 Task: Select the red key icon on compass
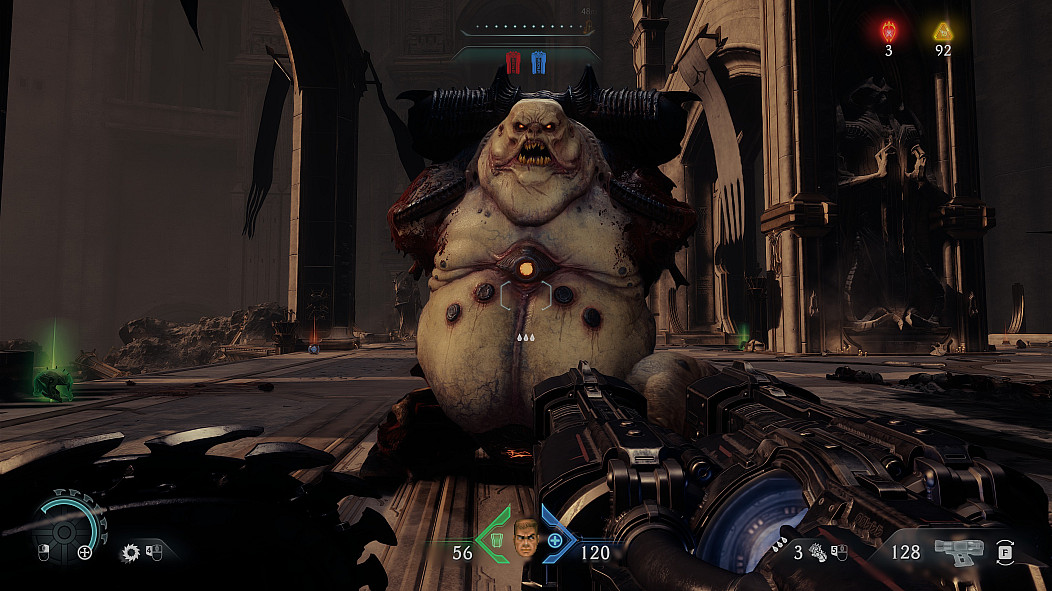point(514,63)
